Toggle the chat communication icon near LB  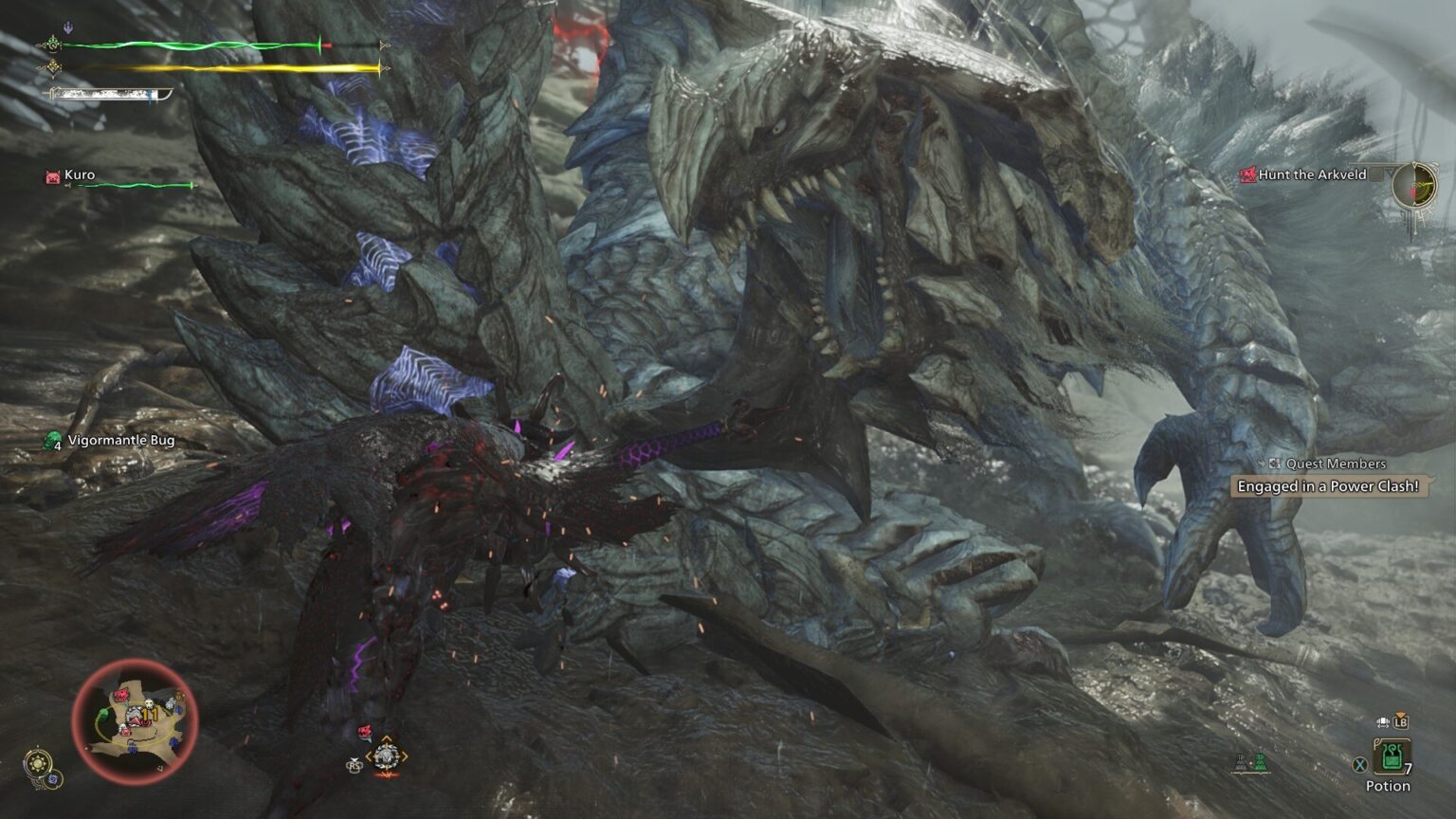[1380, 722]
